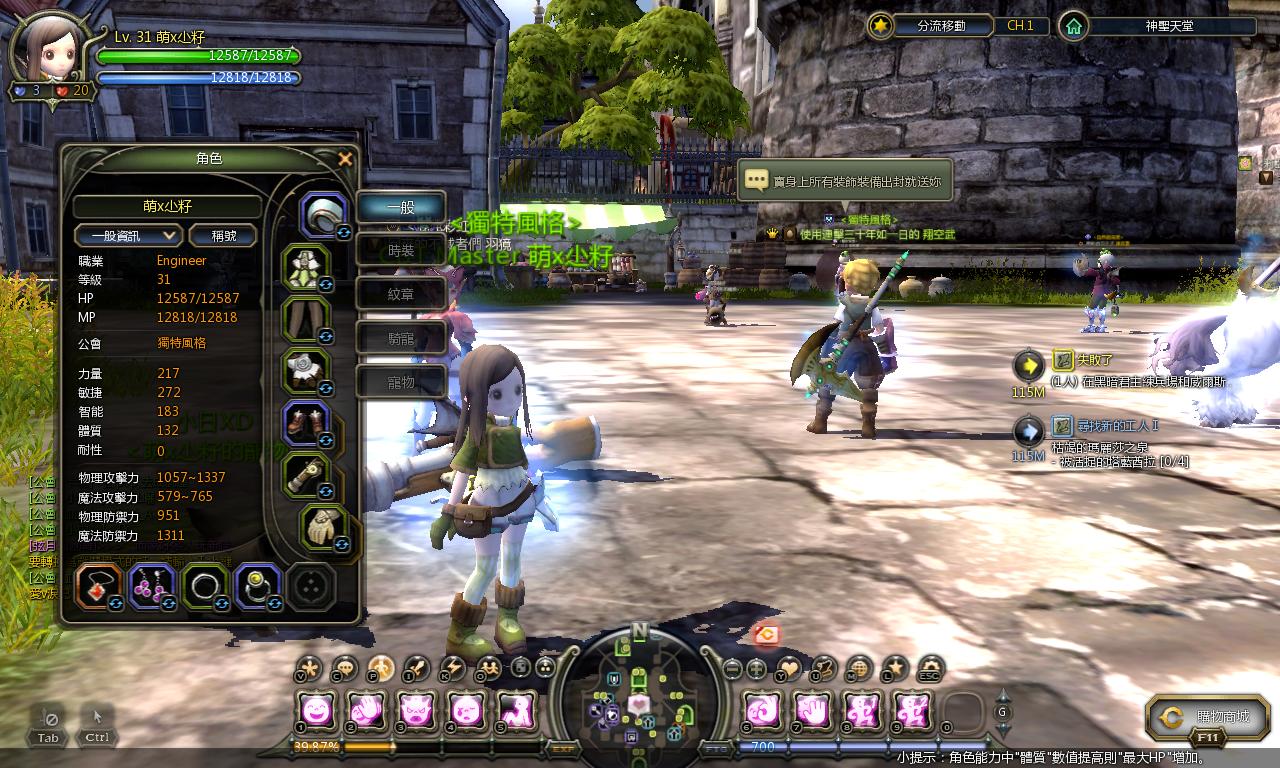Open the 一般資訊 dropdown
This screenshot has width=1280, height=768.
(128, 235)
